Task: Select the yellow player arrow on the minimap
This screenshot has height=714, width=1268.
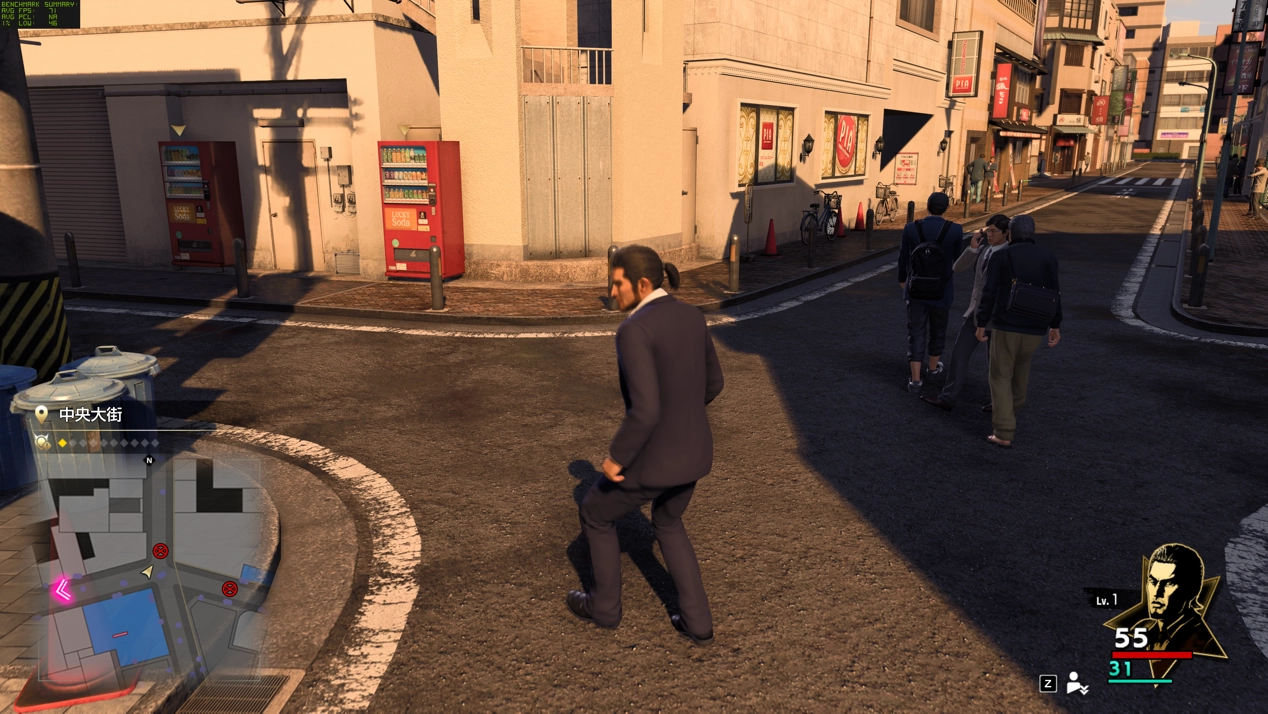Action: [x=148, y=571]
